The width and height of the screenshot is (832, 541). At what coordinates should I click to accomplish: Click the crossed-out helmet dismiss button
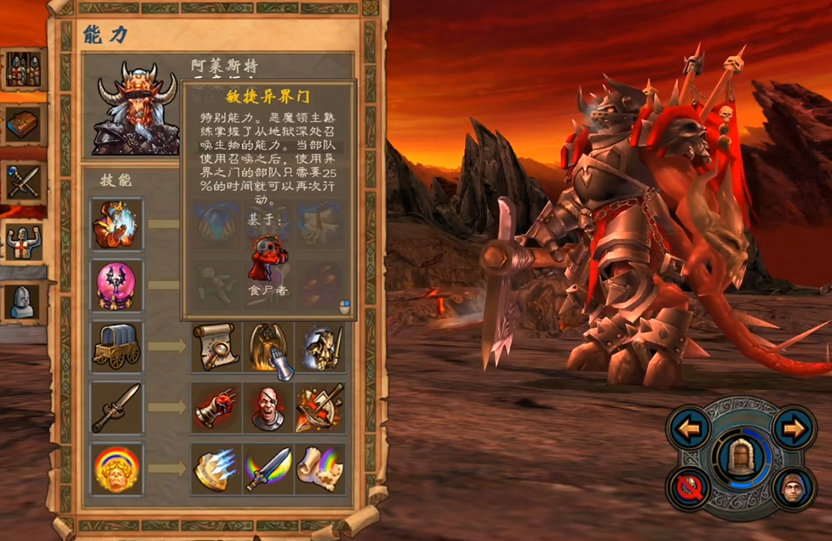click(x=690, y=489)
